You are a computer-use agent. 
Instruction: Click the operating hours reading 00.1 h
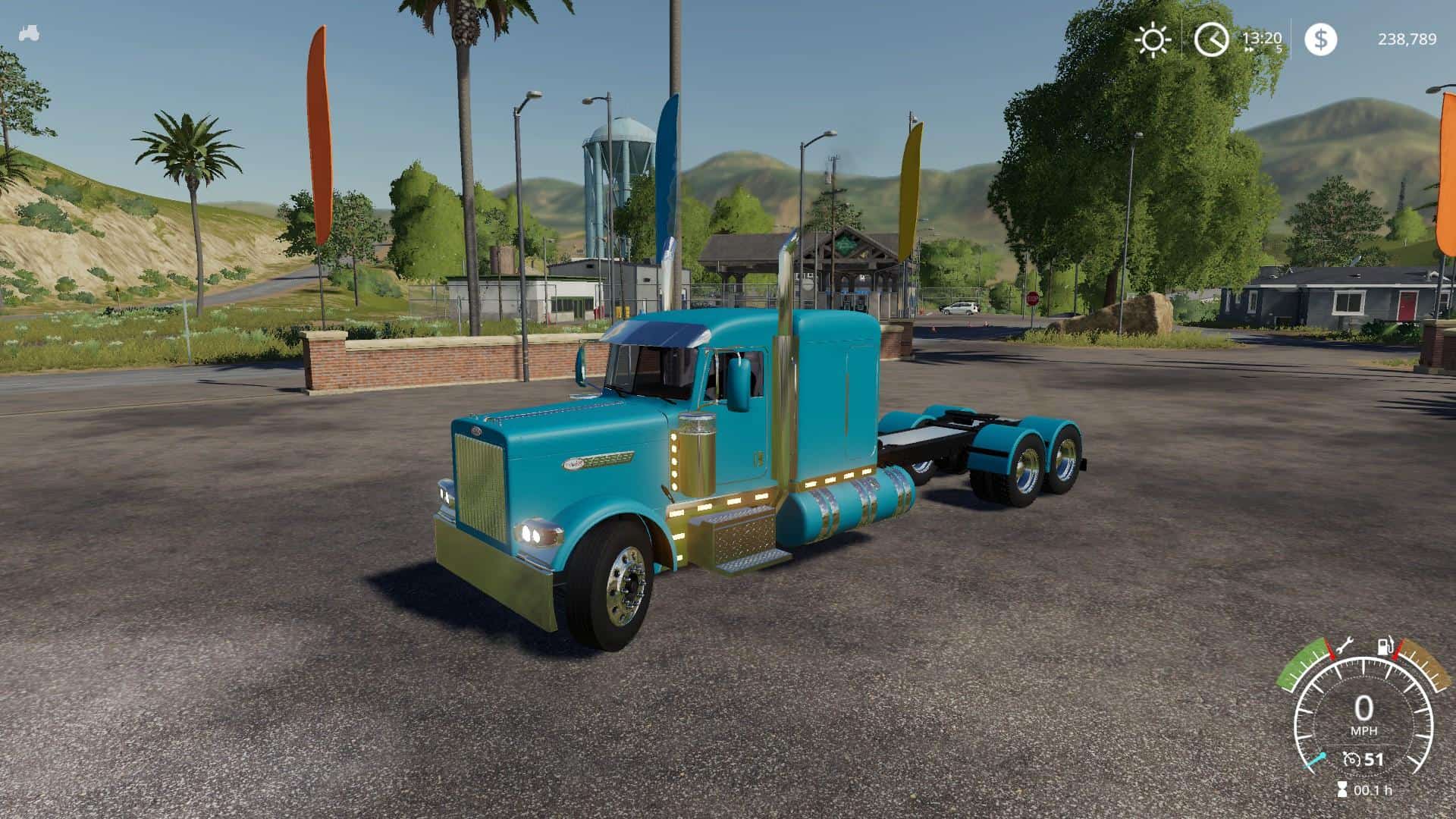[x=1373, y=790]
